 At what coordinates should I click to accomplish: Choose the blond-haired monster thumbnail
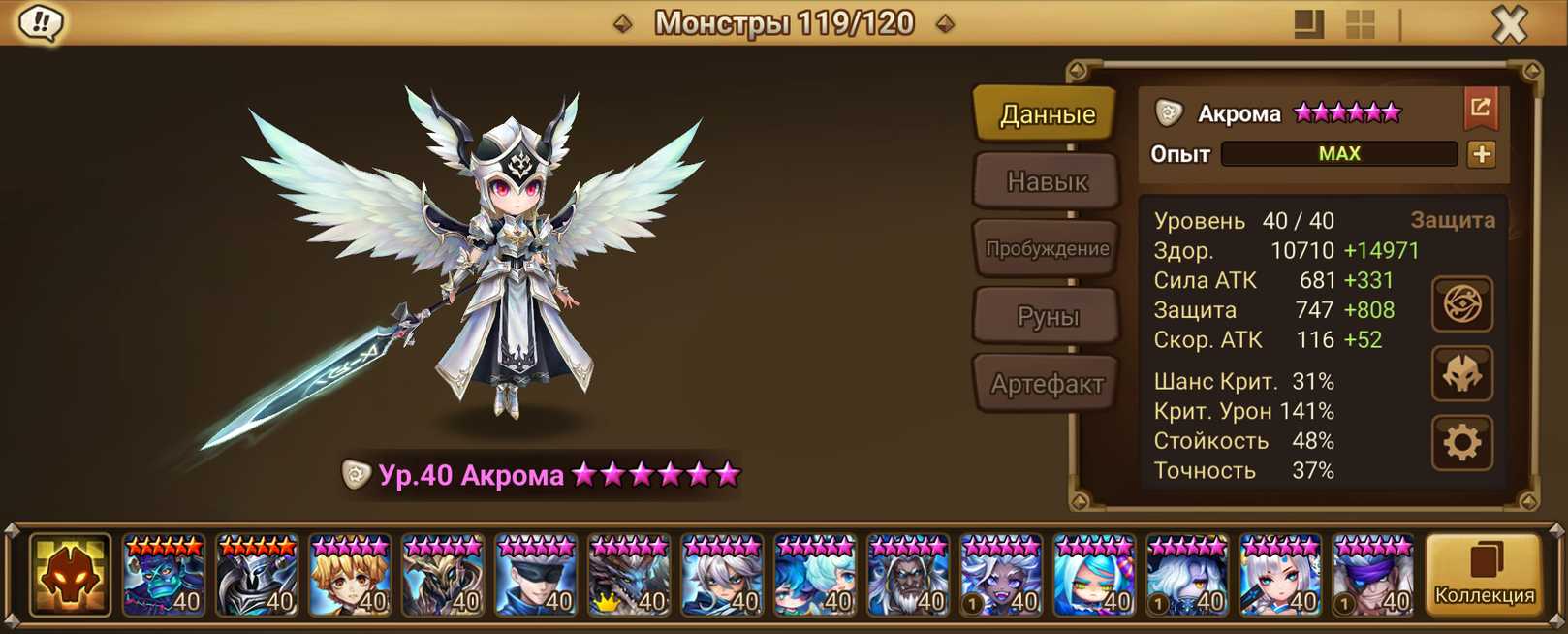349,576
